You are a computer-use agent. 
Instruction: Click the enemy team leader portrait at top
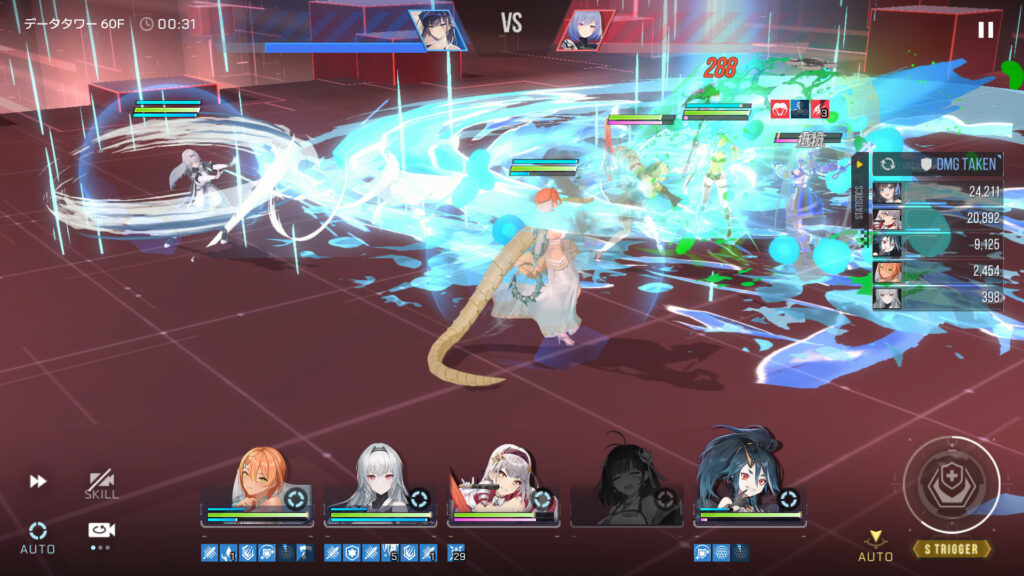(x=585, y=30)
